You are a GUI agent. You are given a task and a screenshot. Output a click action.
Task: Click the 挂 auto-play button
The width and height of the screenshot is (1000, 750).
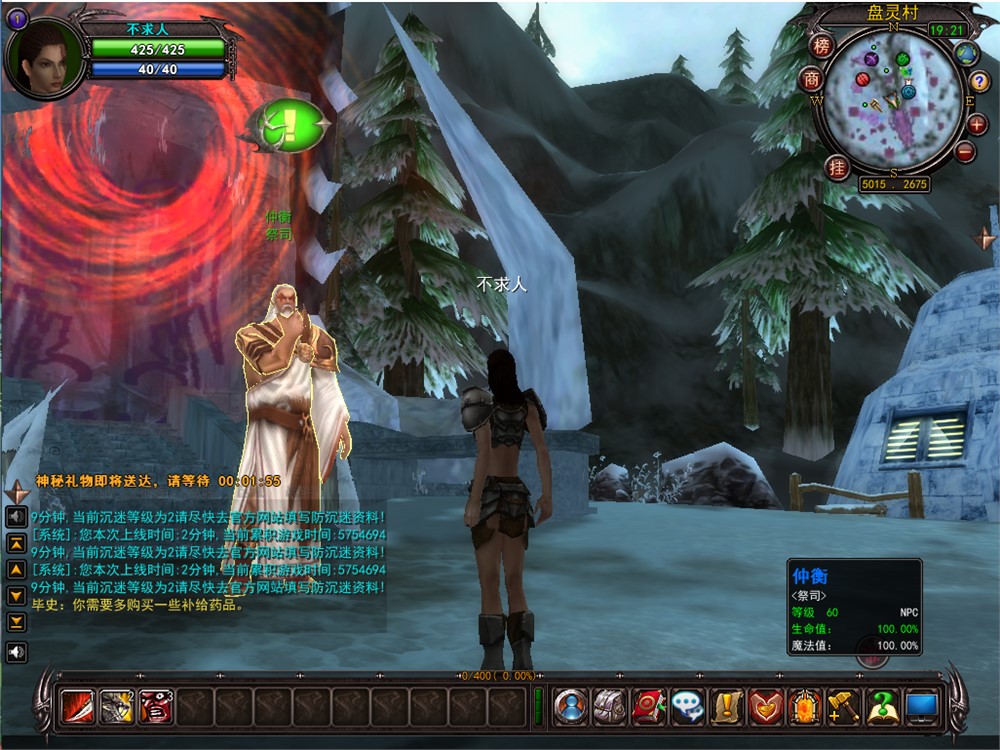(x=836, y=167)
